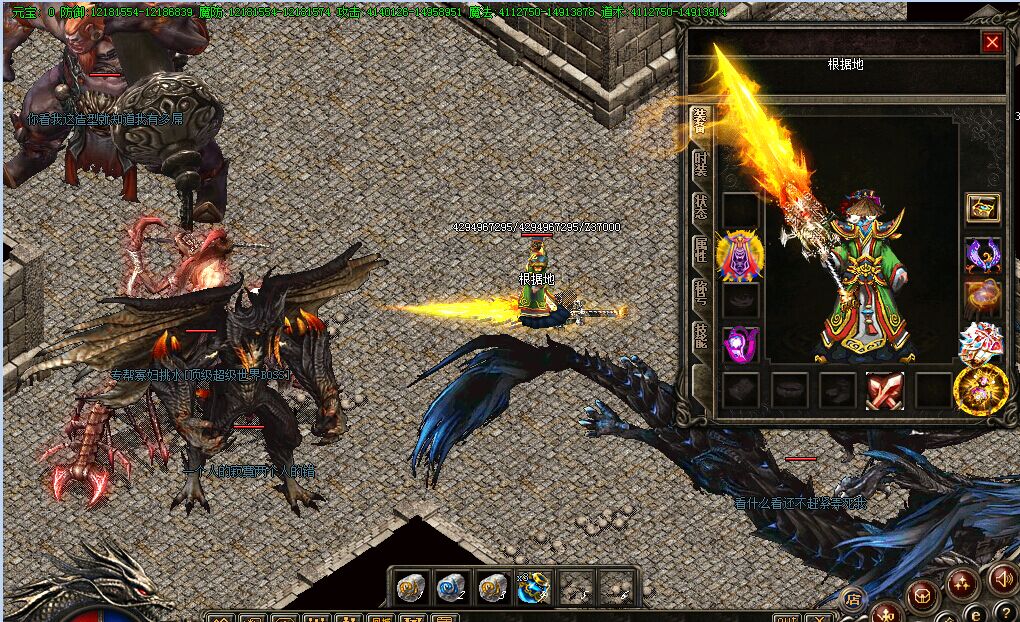Viewport: 1020px width, 622px height.
Task: Switch to the 状态 status tab
Action: [700, 208]
